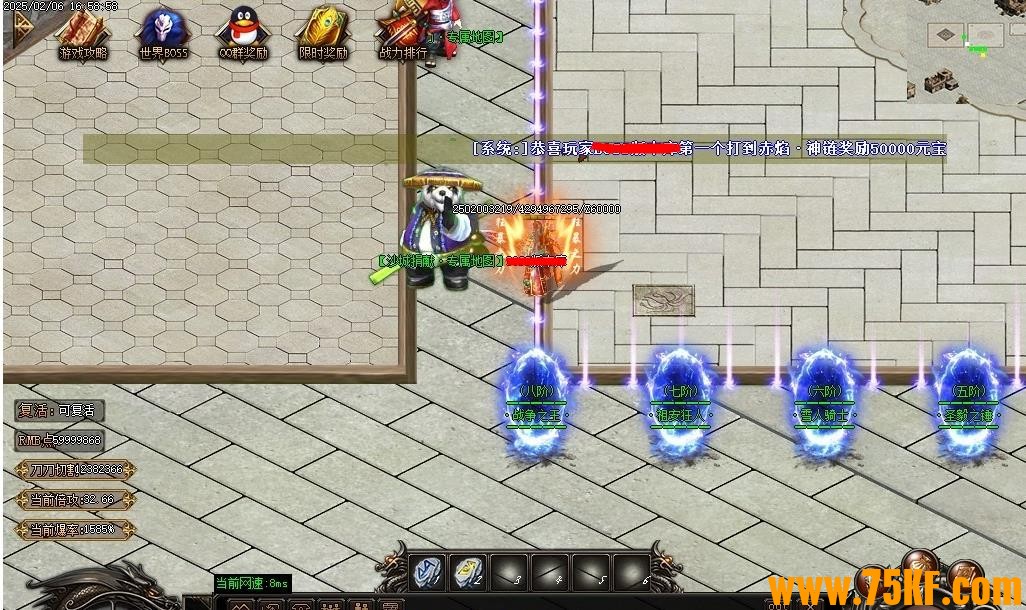Use the yellow scroll in hotbar slot 2

[468, 572]
